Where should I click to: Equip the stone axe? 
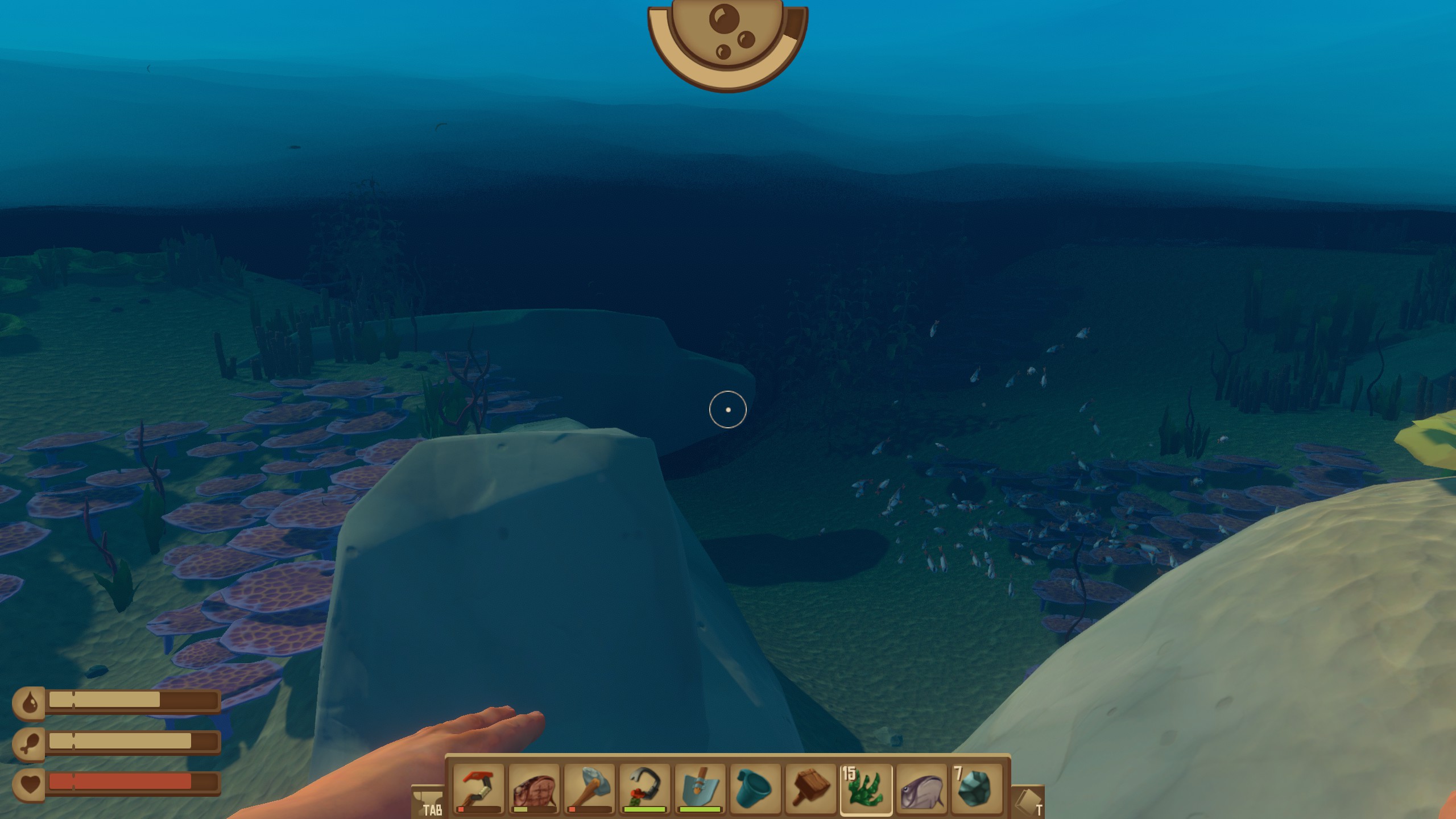(589, 789)
